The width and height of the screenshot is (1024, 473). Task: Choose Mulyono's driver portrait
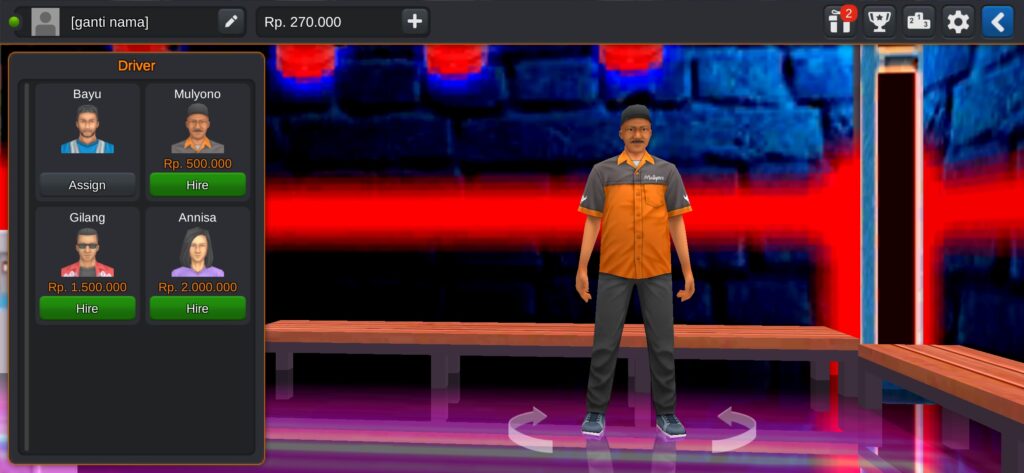[x=197, y=130]
